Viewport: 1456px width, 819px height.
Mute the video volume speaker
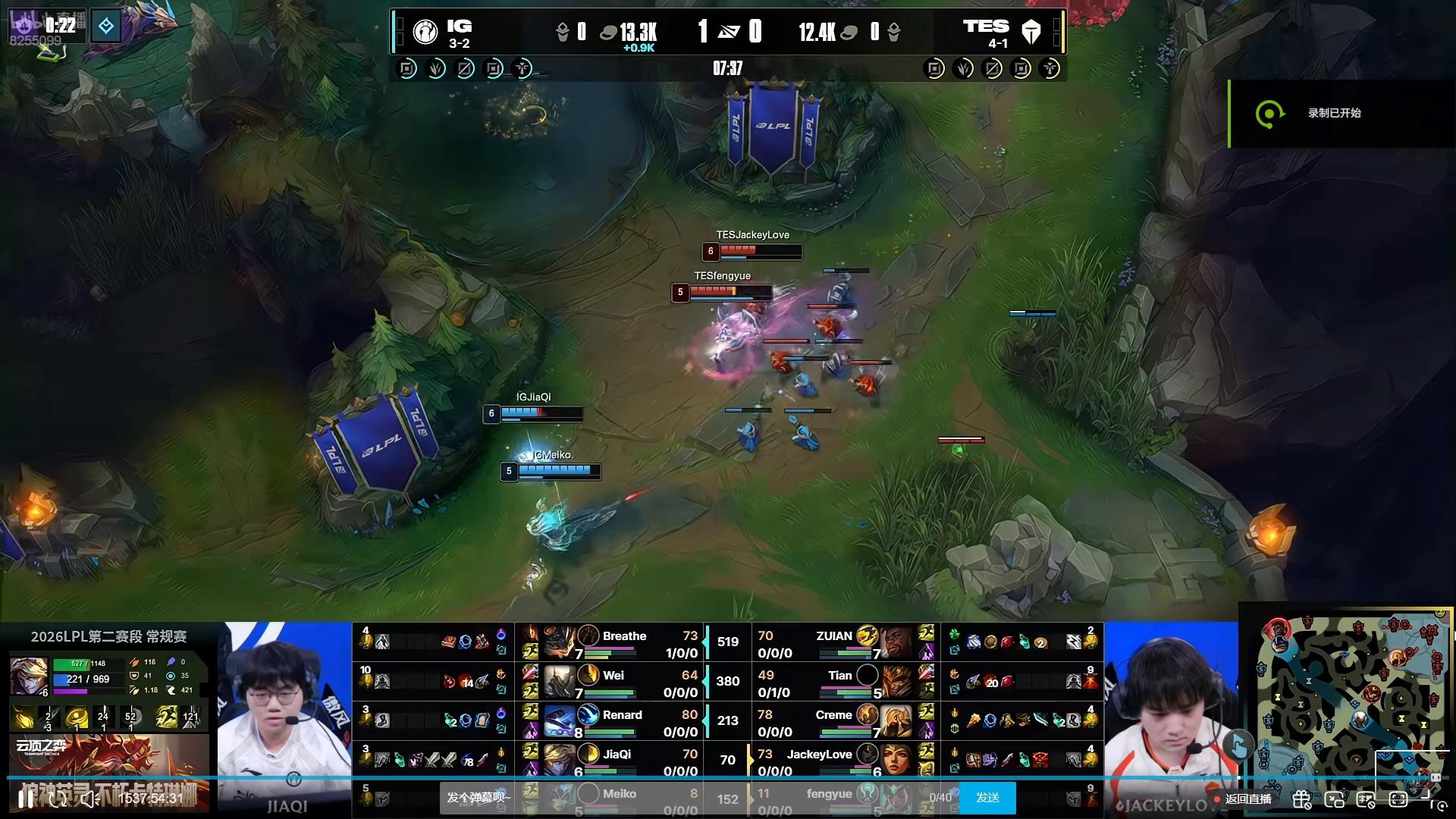pyautogui.click(x=89, y=798)
